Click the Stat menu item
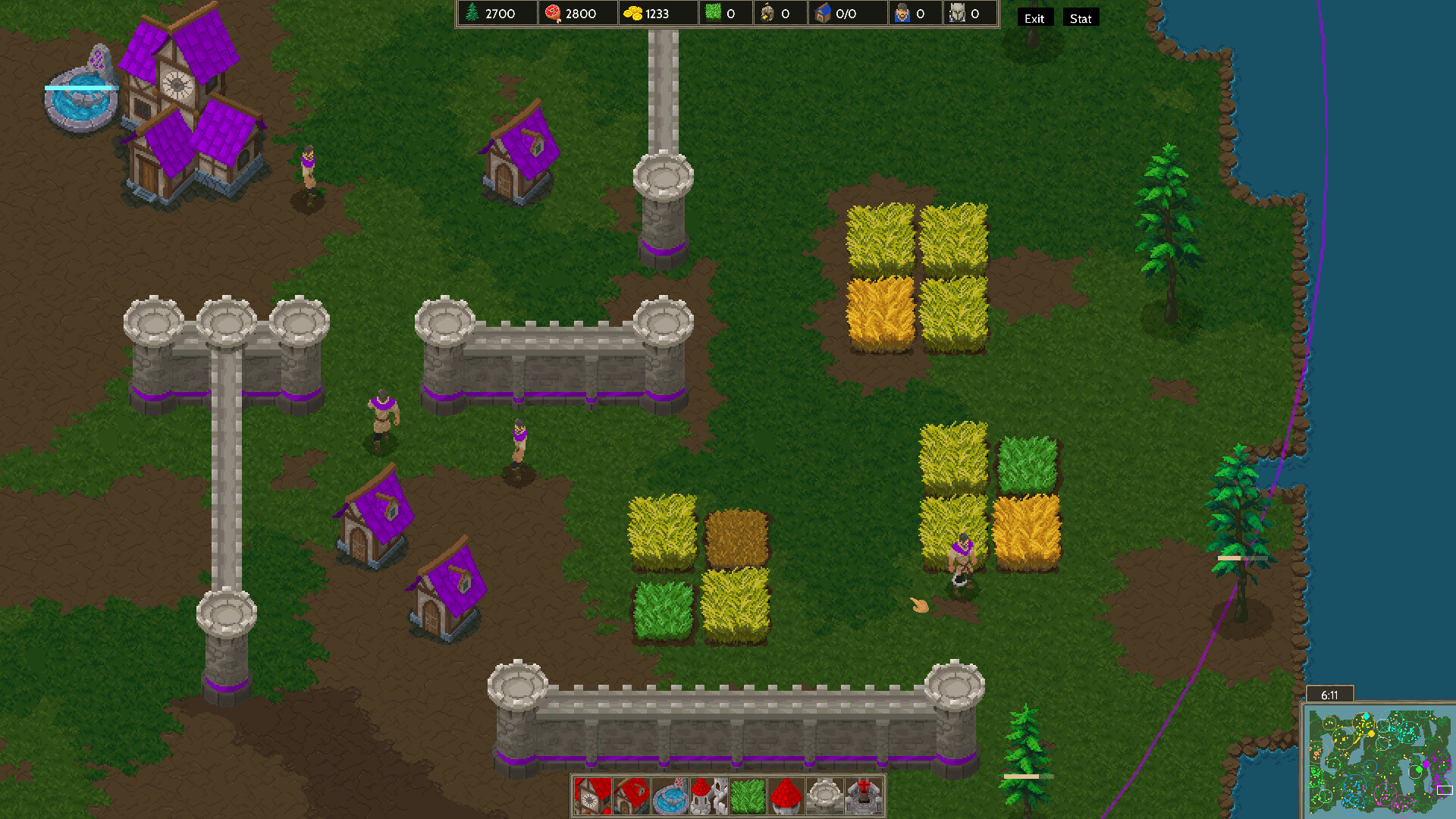Image resolution: width=1456 pixels, height=819 pixels. 1080,17
